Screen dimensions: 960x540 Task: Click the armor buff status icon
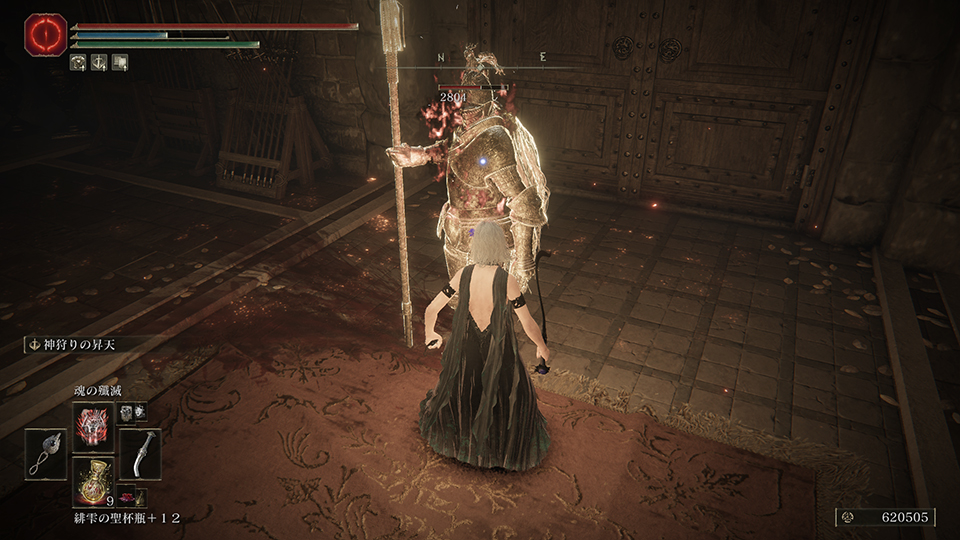coord(80,62)
